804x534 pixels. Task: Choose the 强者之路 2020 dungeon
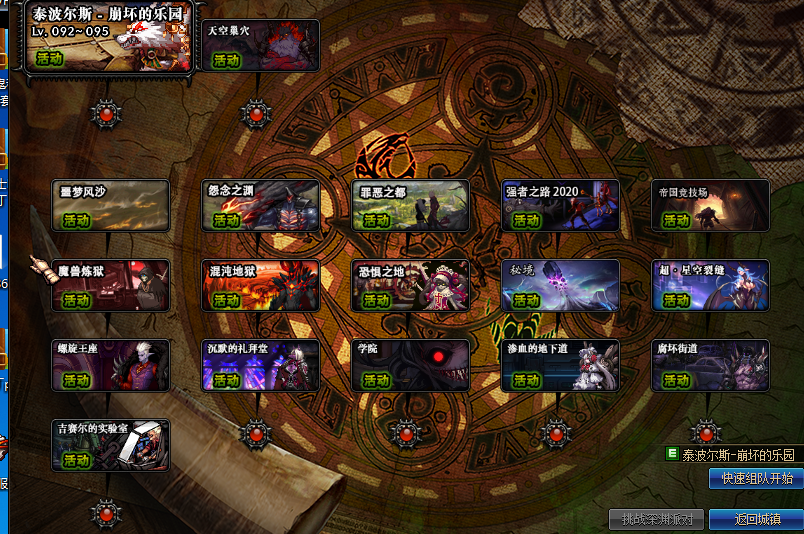tap(561, 206)
